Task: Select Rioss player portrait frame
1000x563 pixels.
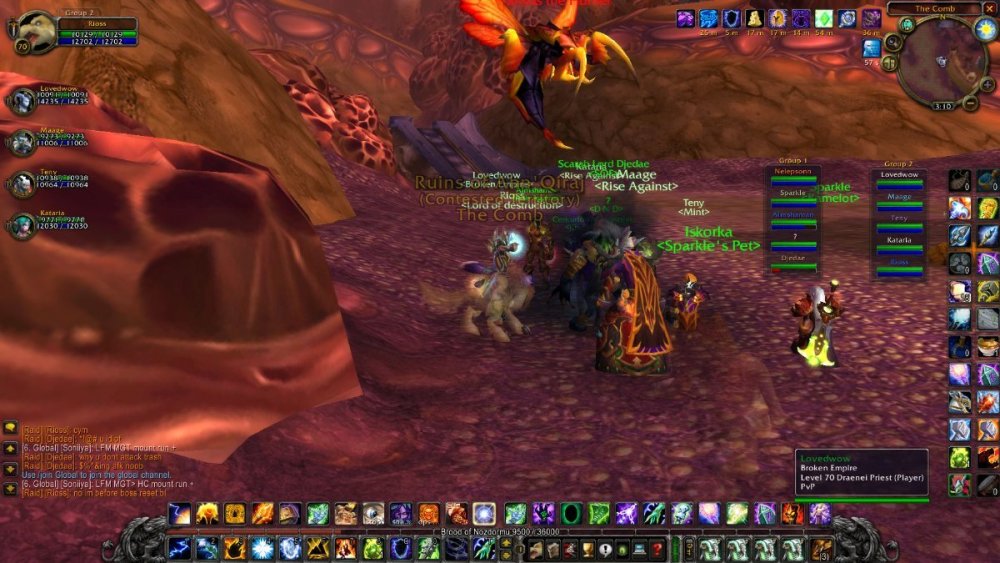Action: click(x=37, y=31)
